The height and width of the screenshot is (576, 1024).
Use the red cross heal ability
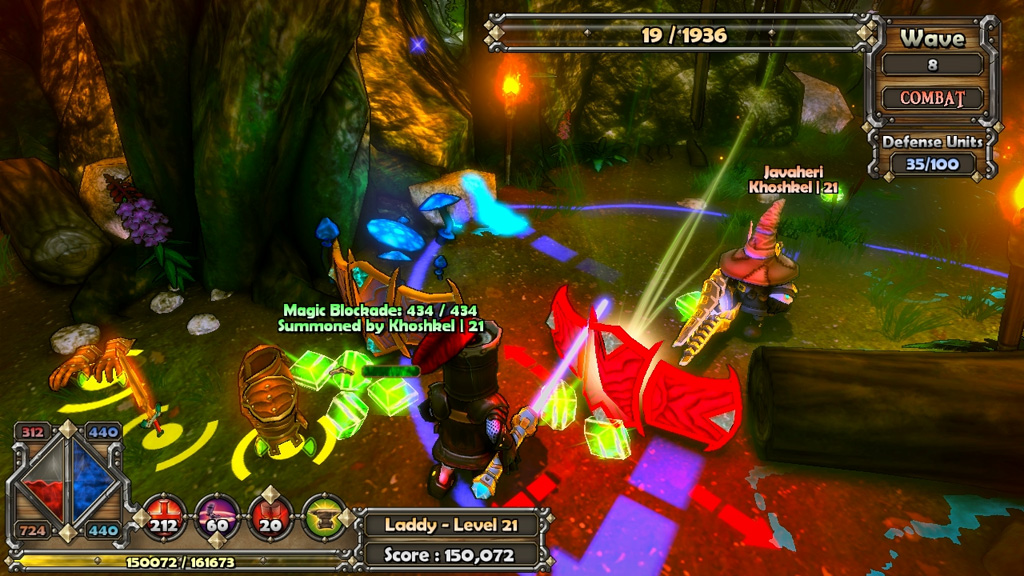[x=165, y=515]
